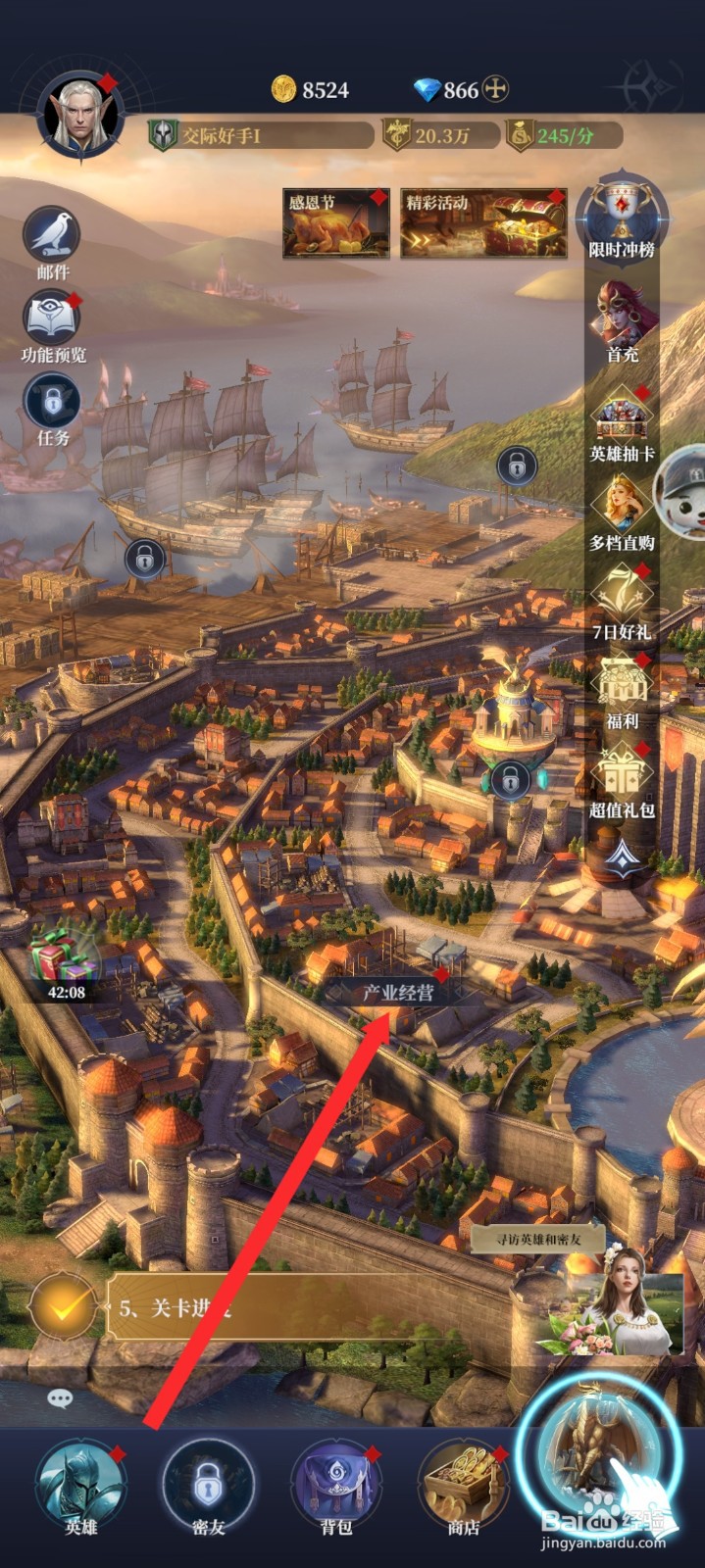Open the 7日好礼 gift event
705x1568 pixels.
[622, 600]
